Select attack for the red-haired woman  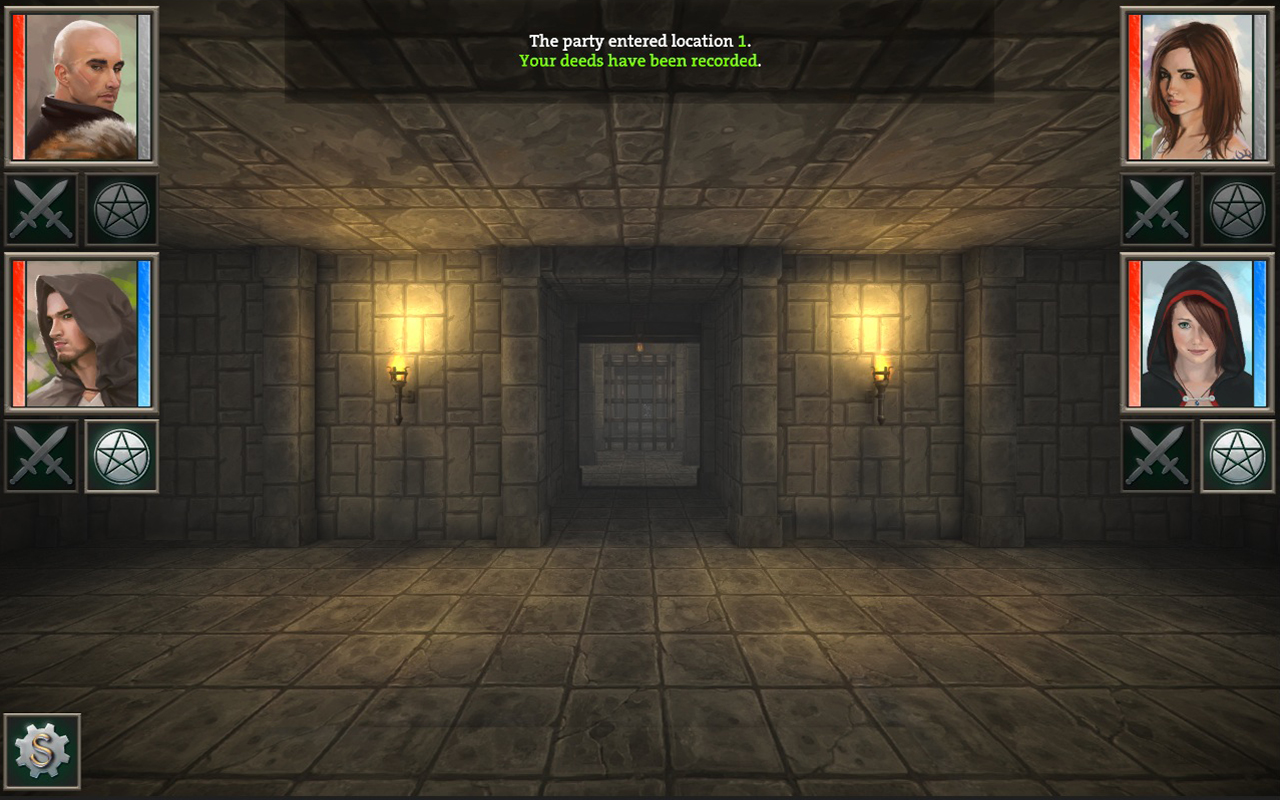click(x=1159, y=210)
